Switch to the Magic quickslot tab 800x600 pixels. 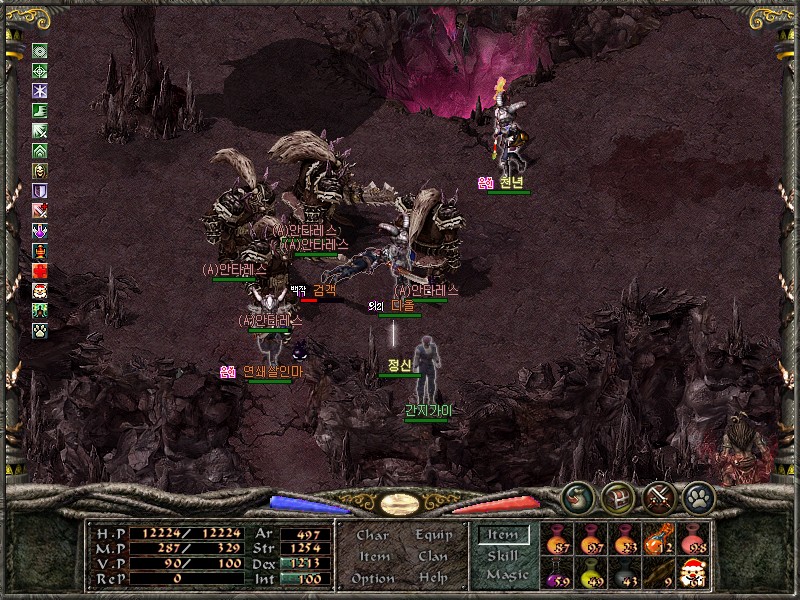pos(506,574)
